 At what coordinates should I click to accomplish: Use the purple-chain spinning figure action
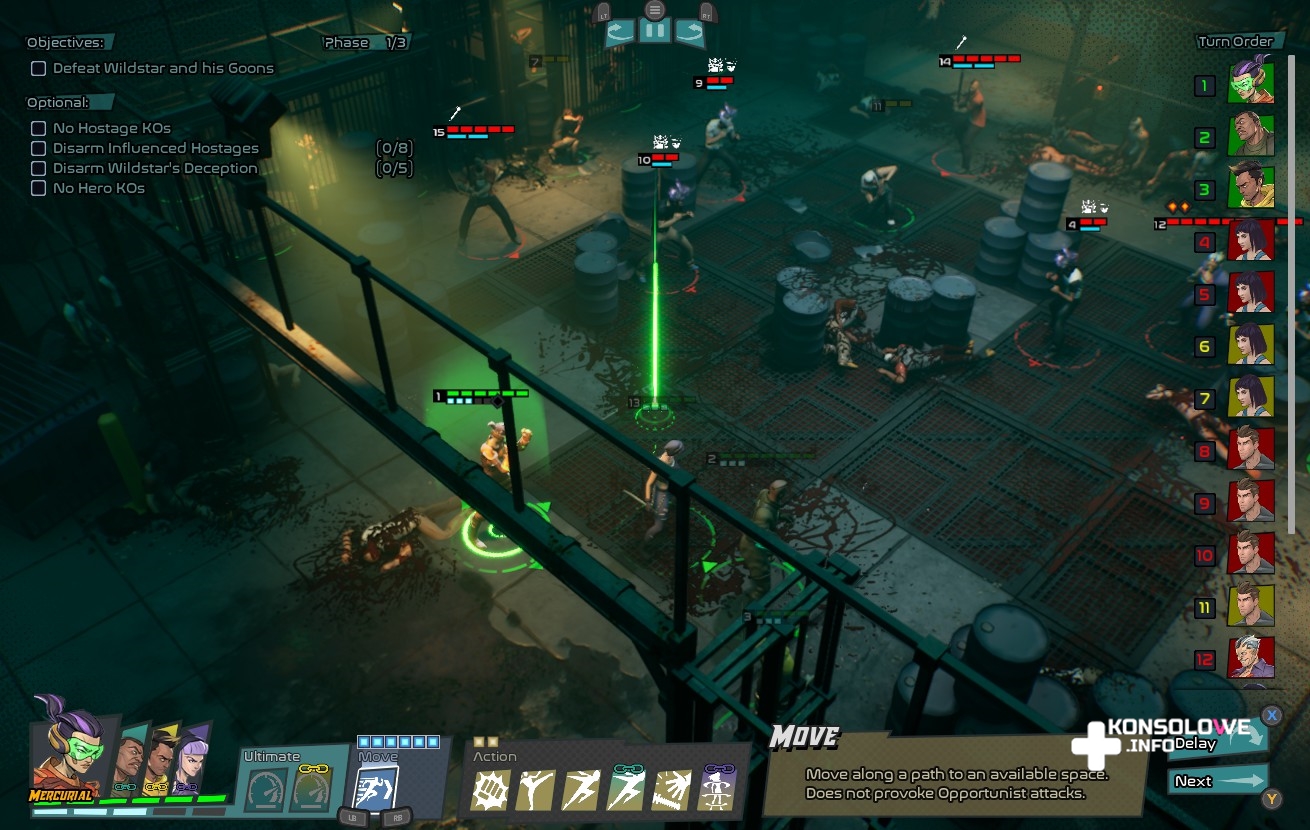(x=716, y=790)
